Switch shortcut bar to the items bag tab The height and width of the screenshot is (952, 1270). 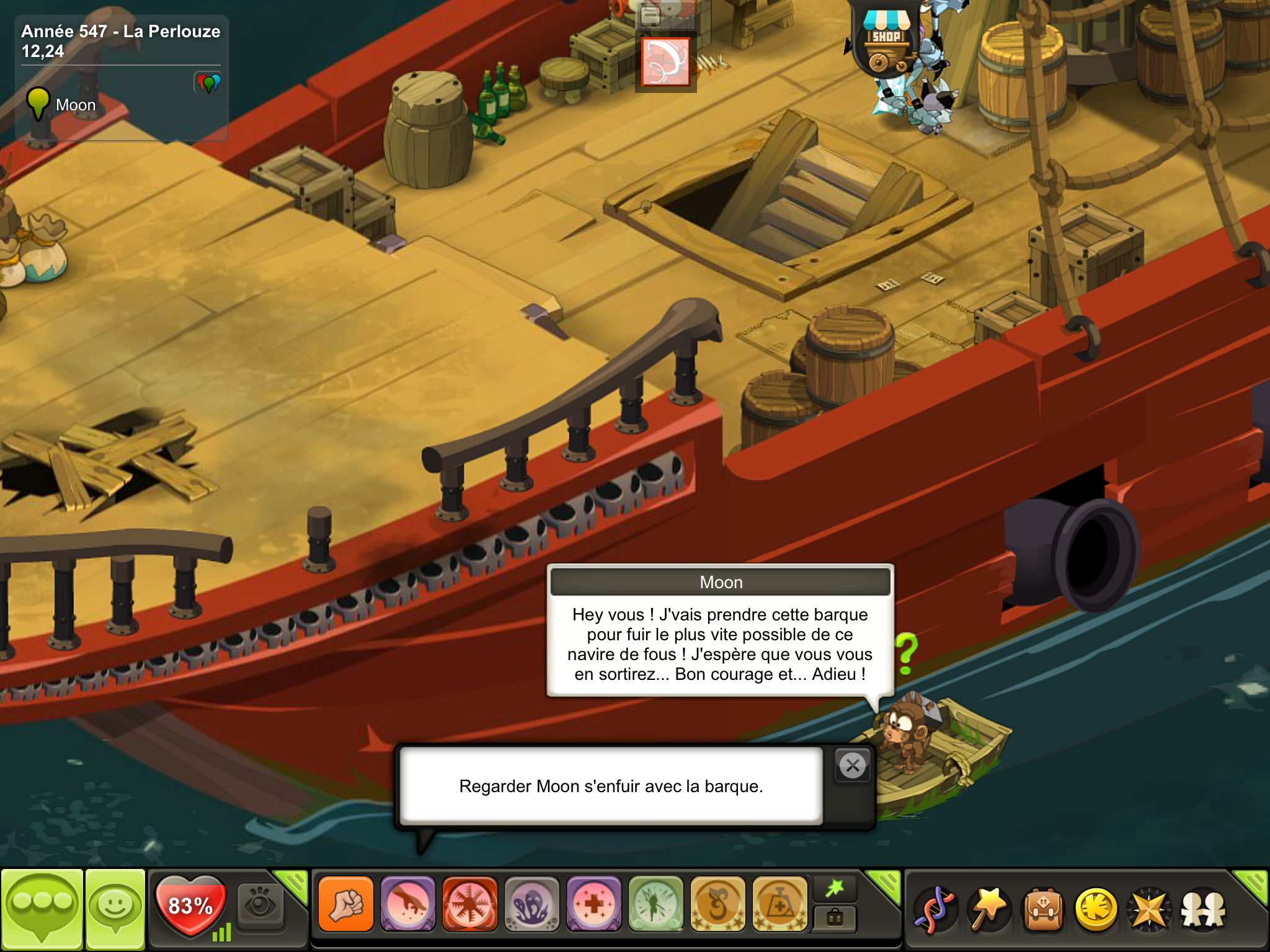pyautogui.click(x=835, y=918)
